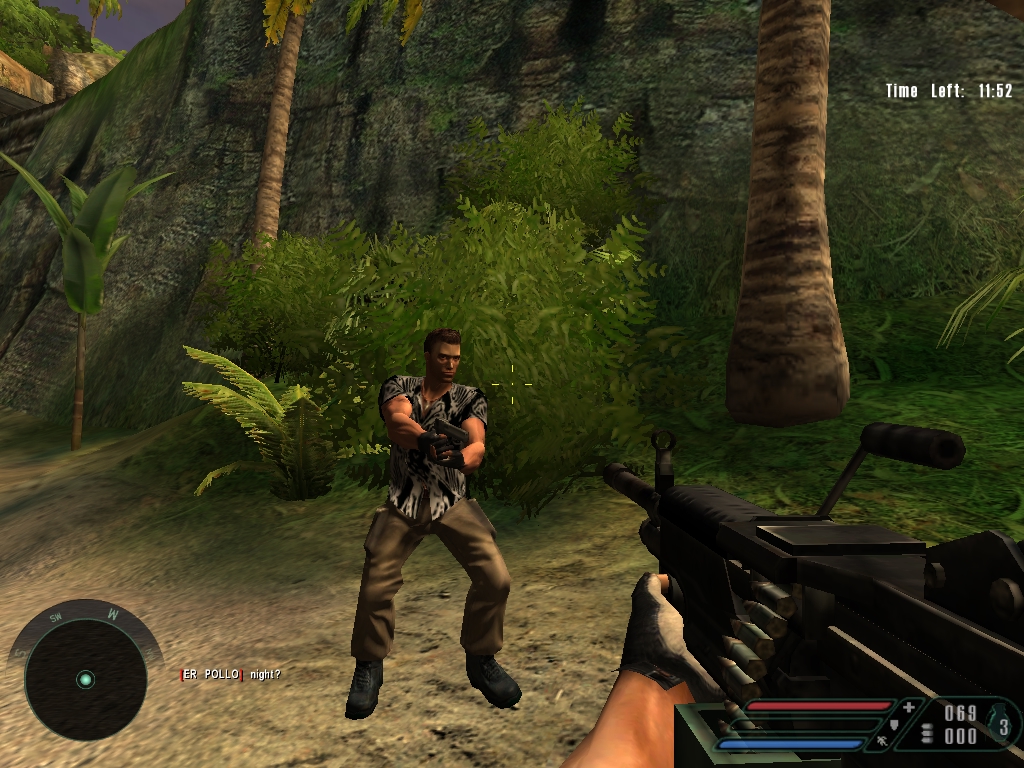The width and height of the screenshot is (1024, 768).
Task: Click the circular radar minimap
Action: pos(85,679)
